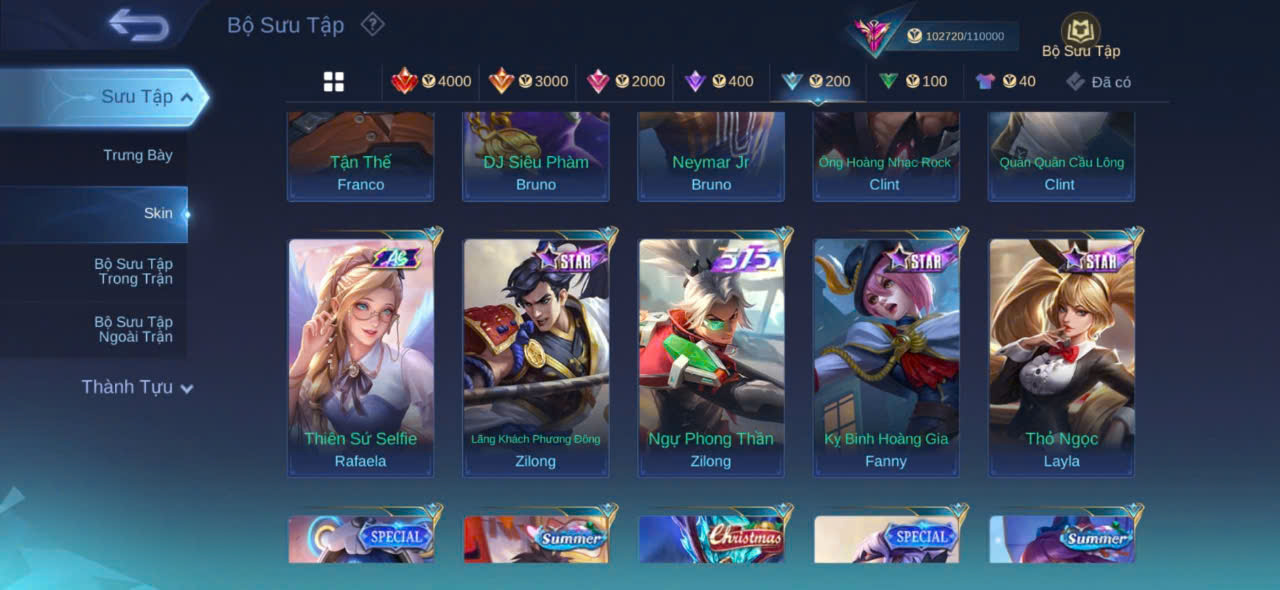1280x590 pixels.
Task: Filter skins by the 2000 point tier
Action: pos(625,82)
